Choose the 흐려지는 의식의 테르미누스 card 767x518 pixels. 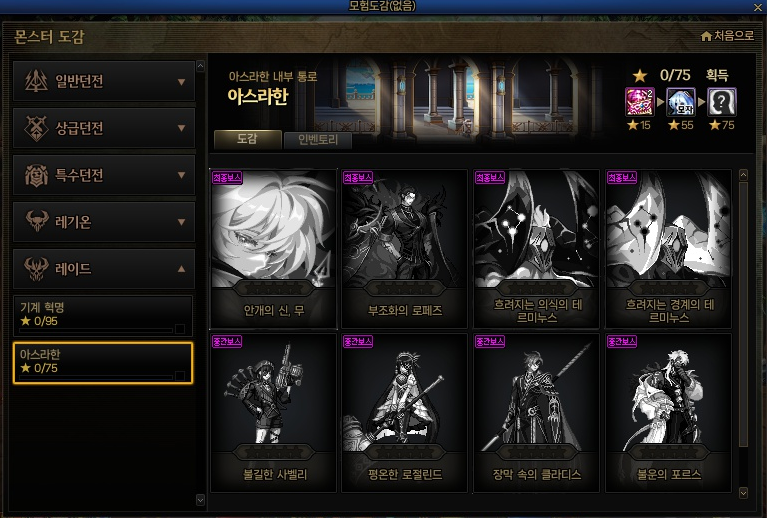537,247
